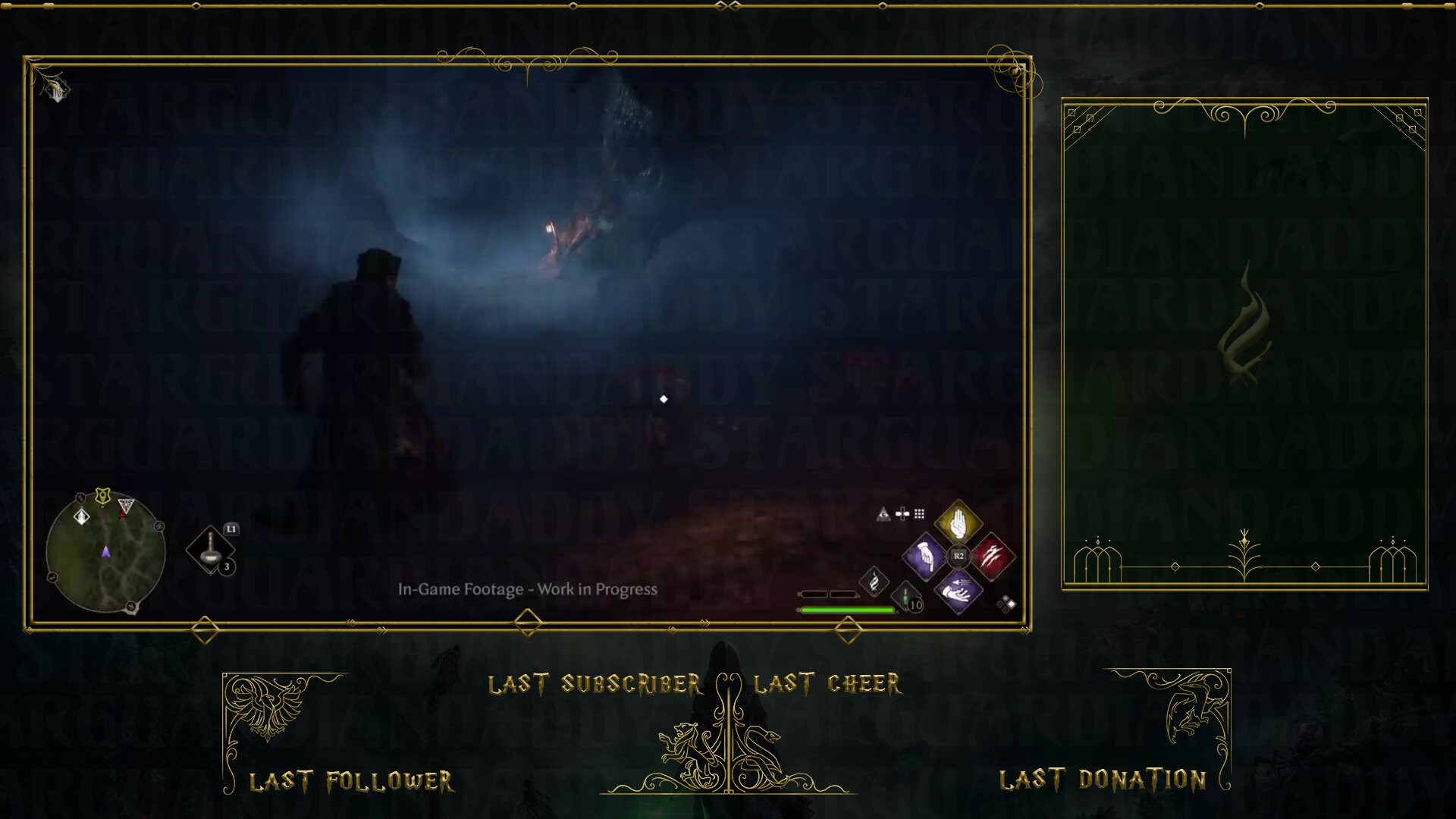This screenshot has height=819, width=1456.
Task: Click the purple player arrow on the minimap
Action: (106, 552)
